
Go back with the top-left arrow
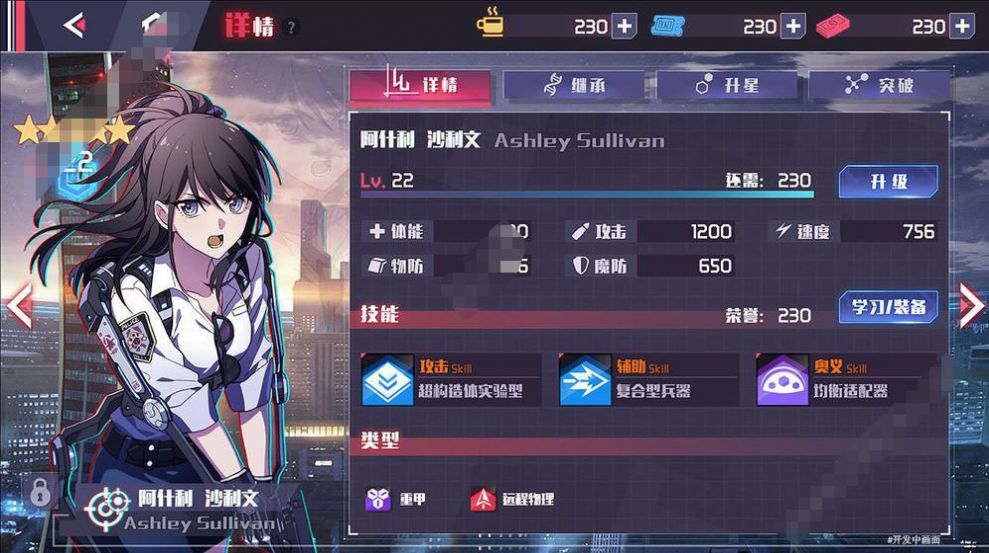tap(73, 26)
